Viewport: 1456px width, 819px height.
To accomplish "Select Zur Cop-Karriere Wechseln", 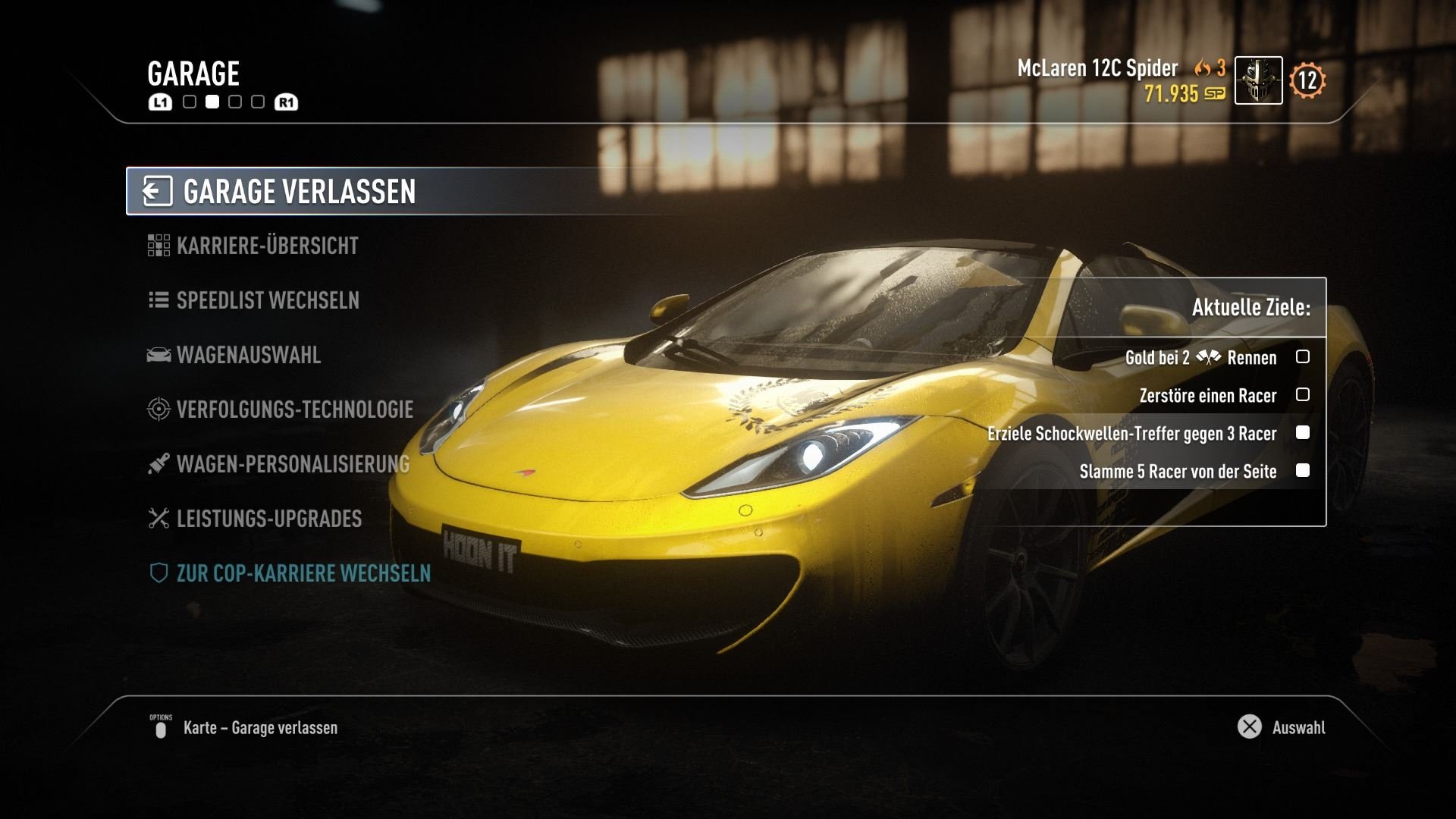I will pyautogui.click(x=303, y=574).
